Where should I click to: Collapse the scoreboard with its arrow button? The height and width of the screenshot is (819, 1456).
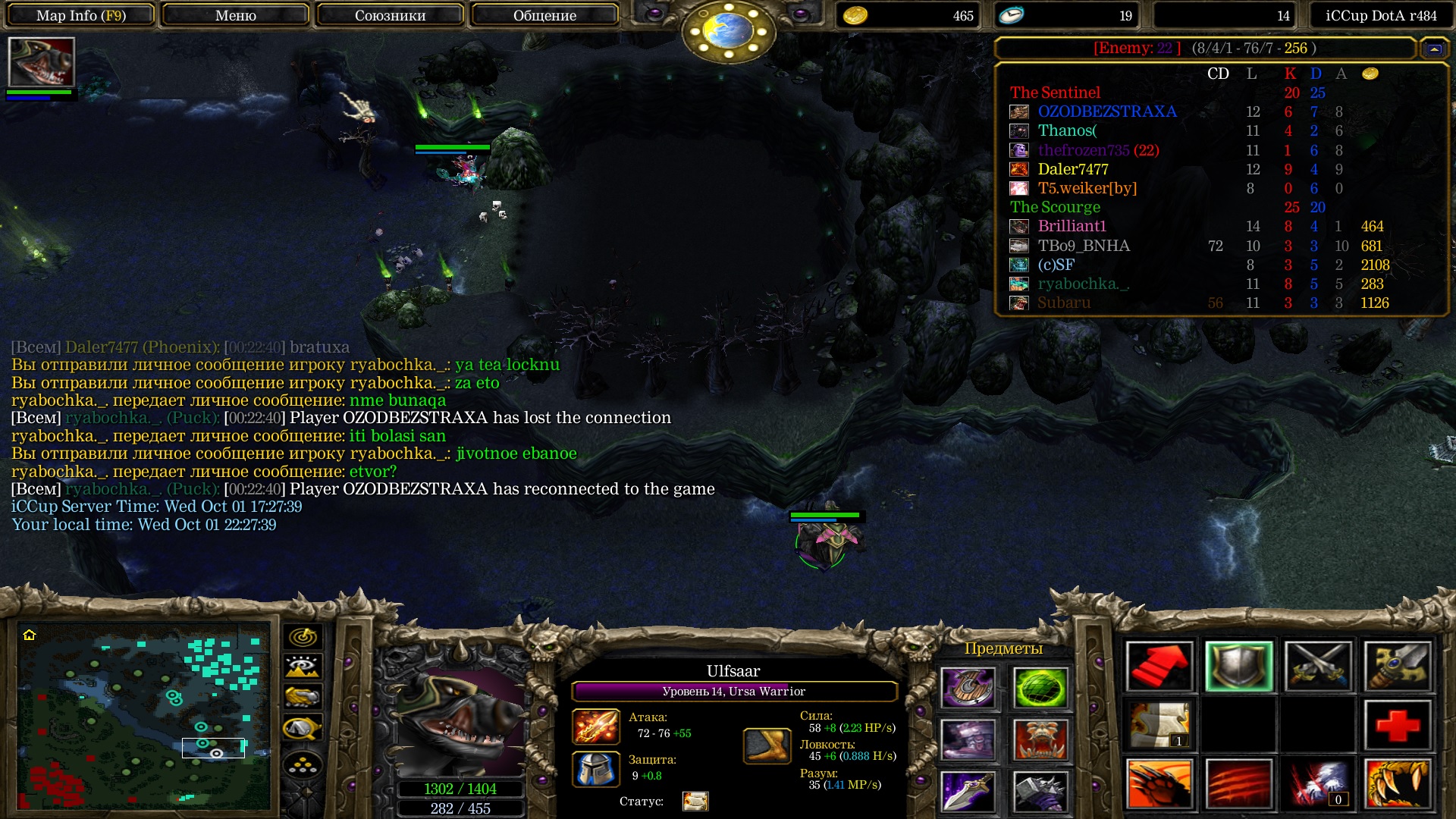click(1434, 49)
